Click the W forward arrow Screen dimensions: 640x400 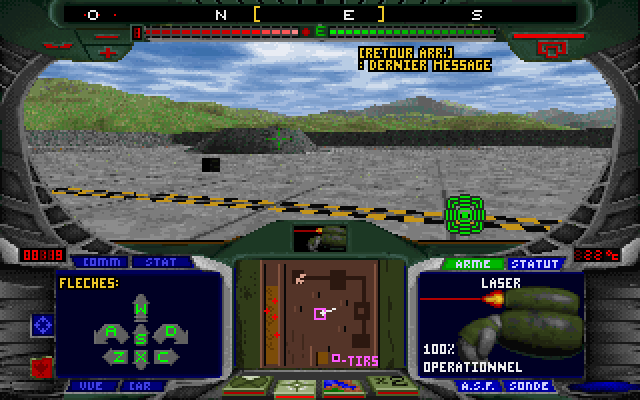141,309
